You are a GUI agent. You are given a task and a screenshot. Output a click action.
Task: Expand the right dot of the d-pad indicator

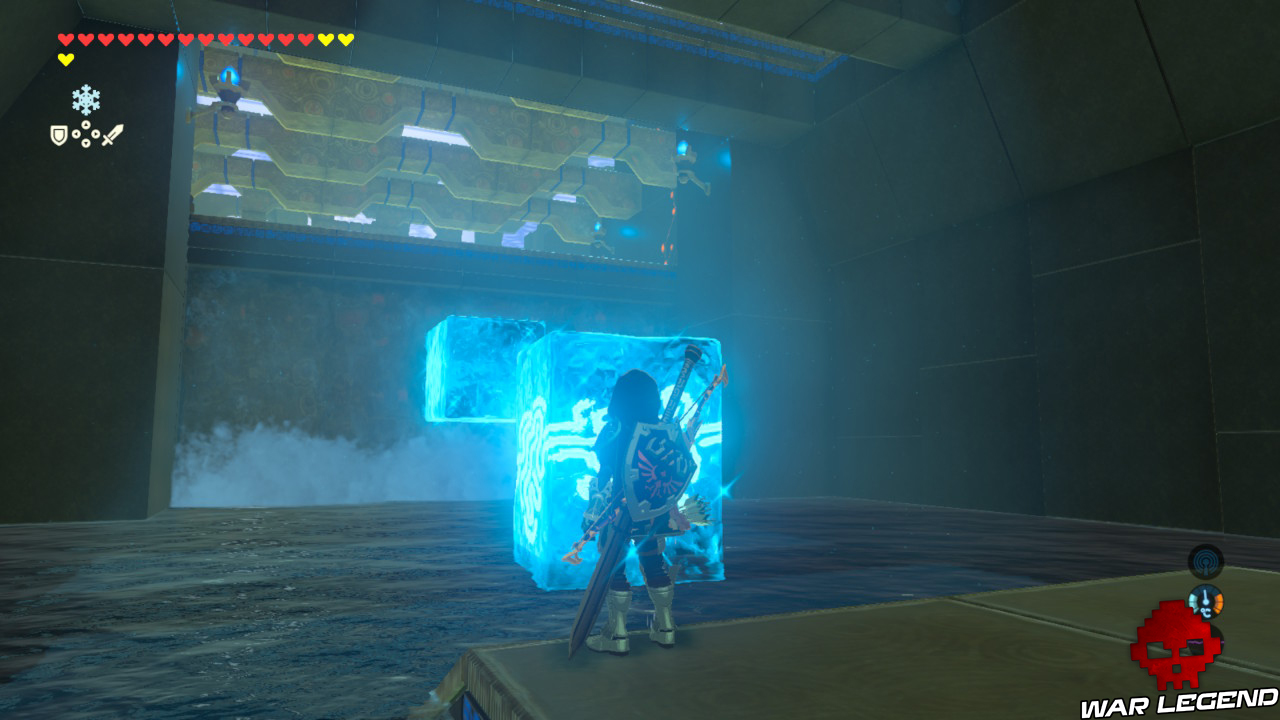(x=96, y=134)
